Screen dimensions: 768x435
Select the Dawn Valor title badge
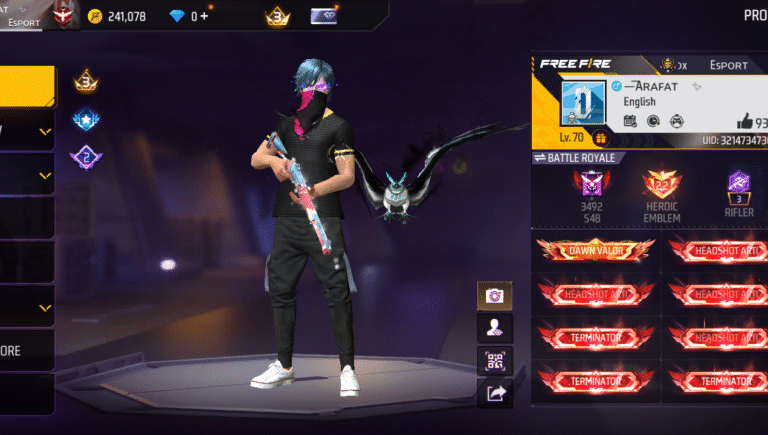coord(595,250)
